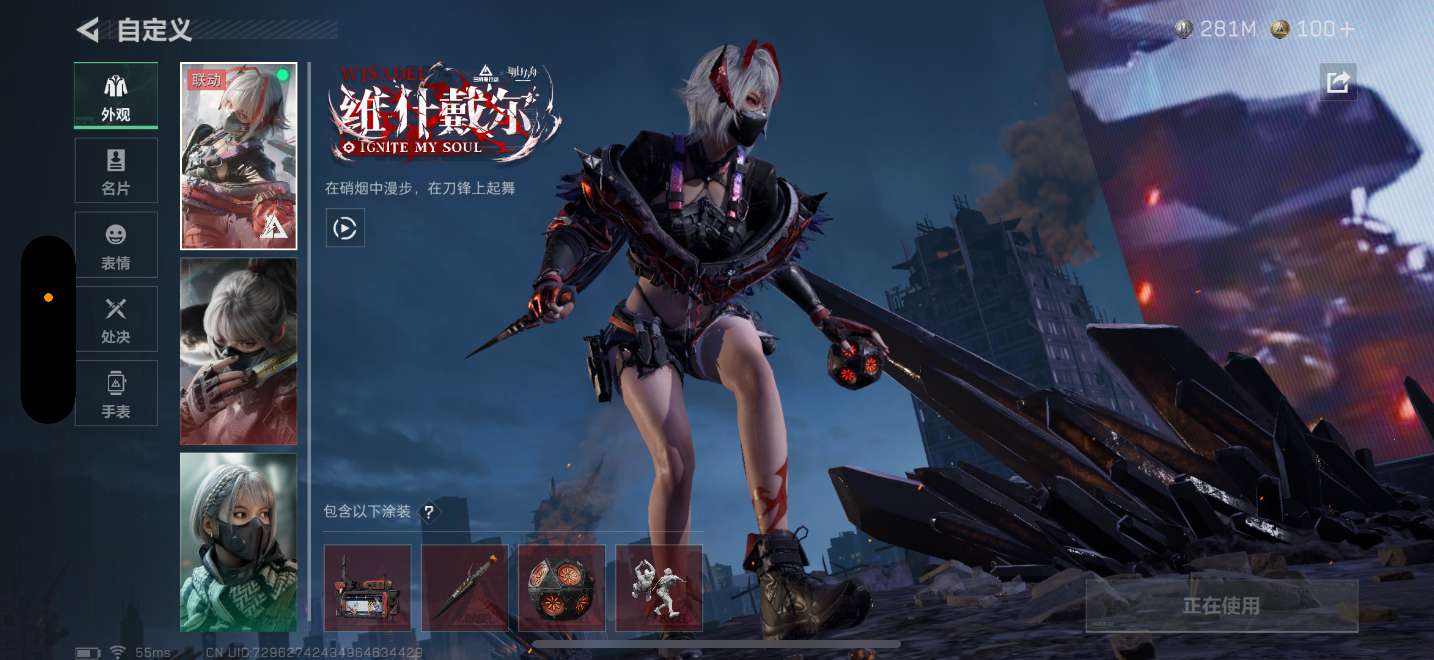Screen dimensions: 1434x660
Task: Select the 手表 watch tab
Action: pos(116,393)
